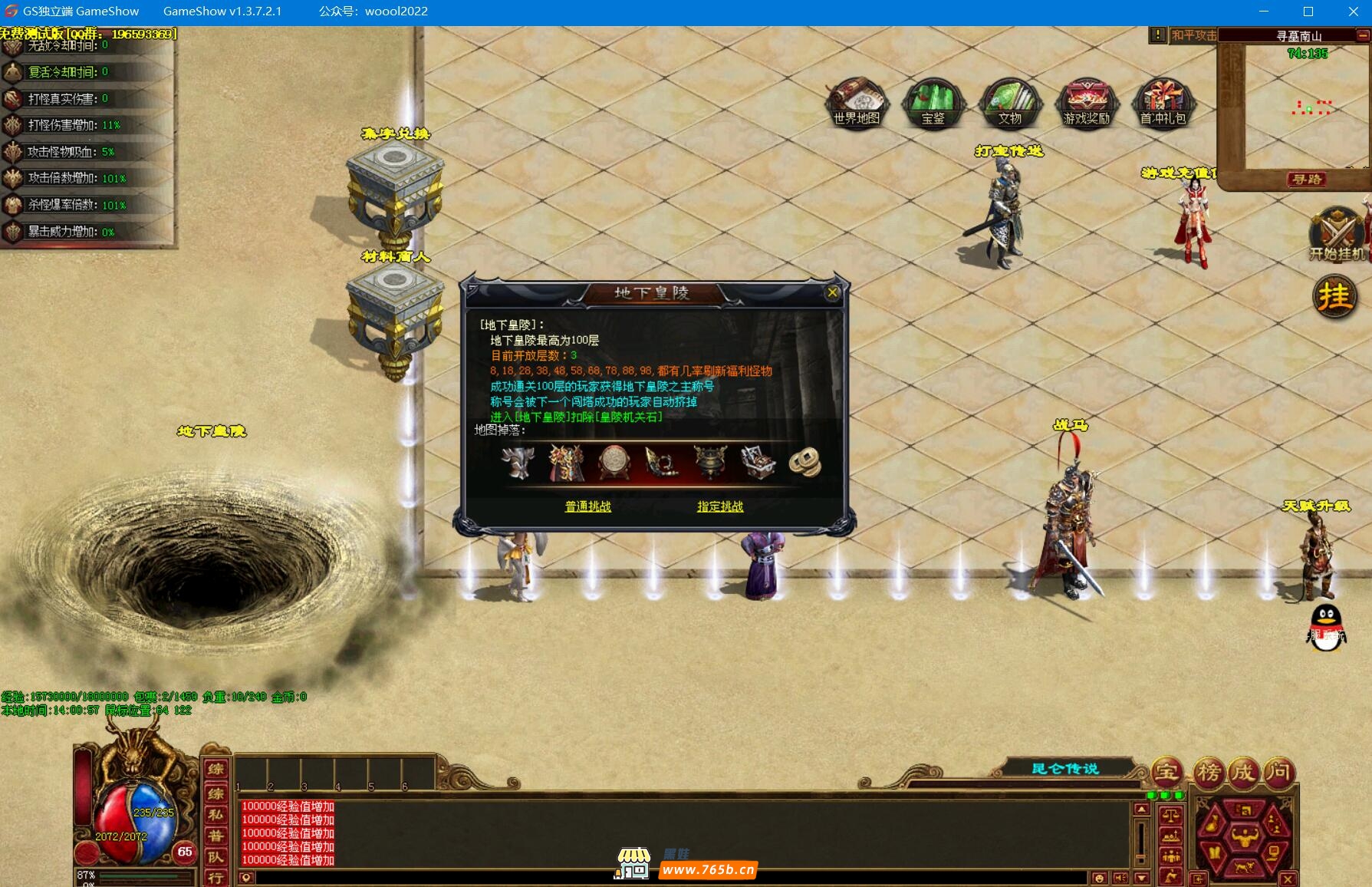1372x887 pixels.
Task: Maximize the GameShow window
Action: pyautogui.click(x=1308, y=12)
